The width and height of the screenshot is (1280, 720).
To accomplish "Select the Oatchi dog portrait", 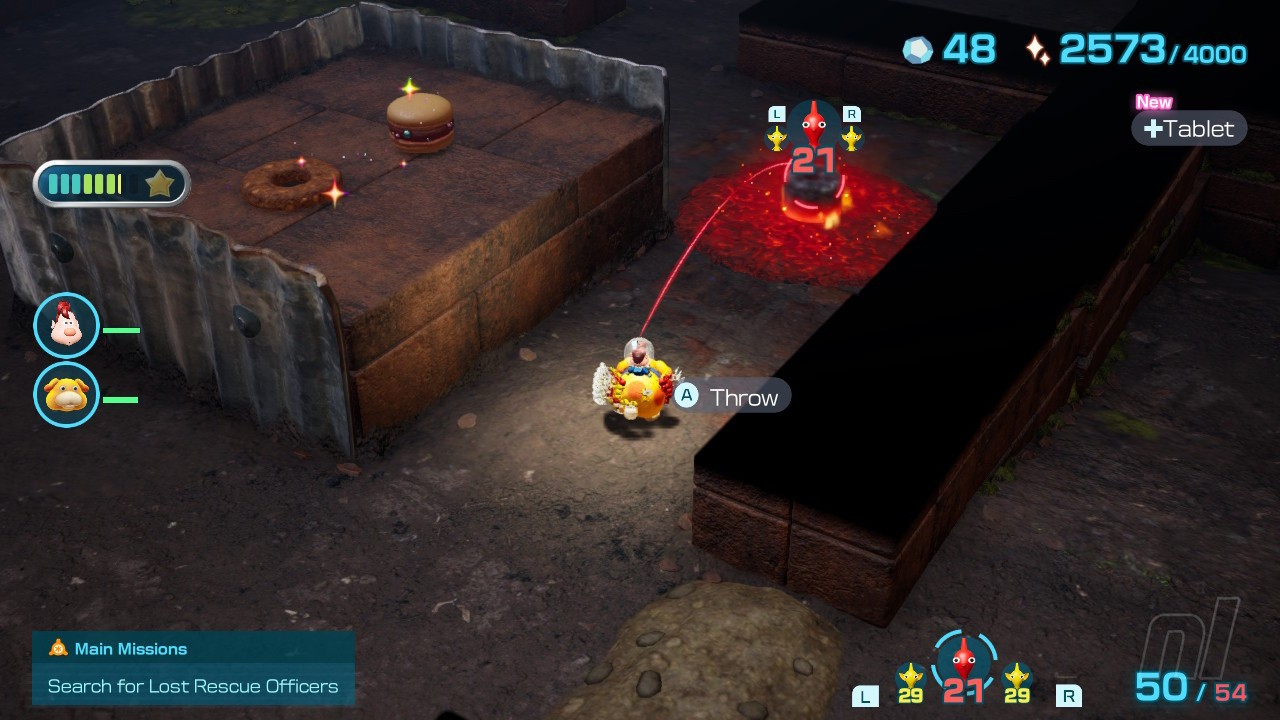I will coord(66,395).
